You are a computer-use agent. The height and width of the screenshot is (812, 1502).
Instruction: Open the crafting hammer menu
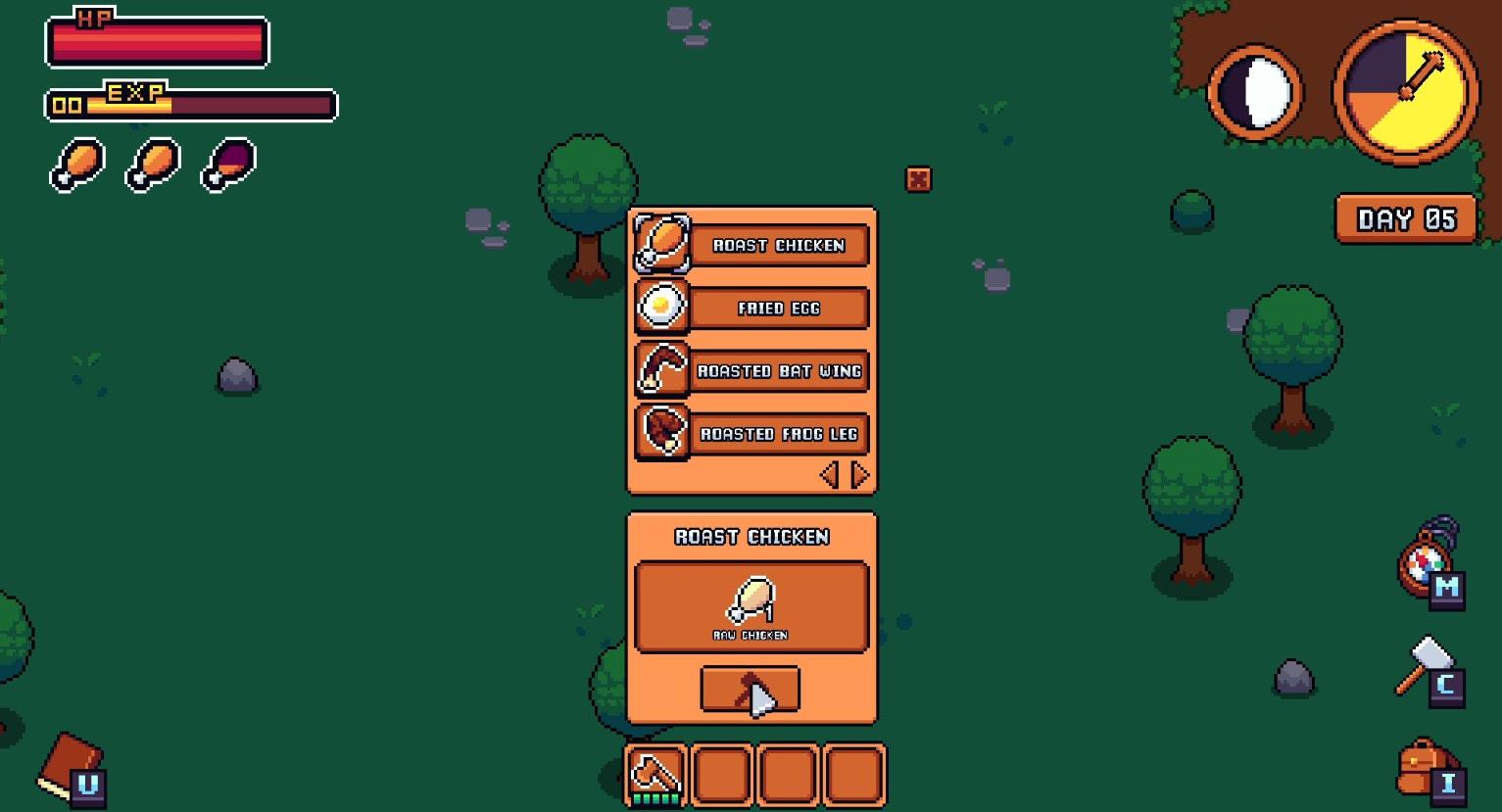(x=1427, y=666)
